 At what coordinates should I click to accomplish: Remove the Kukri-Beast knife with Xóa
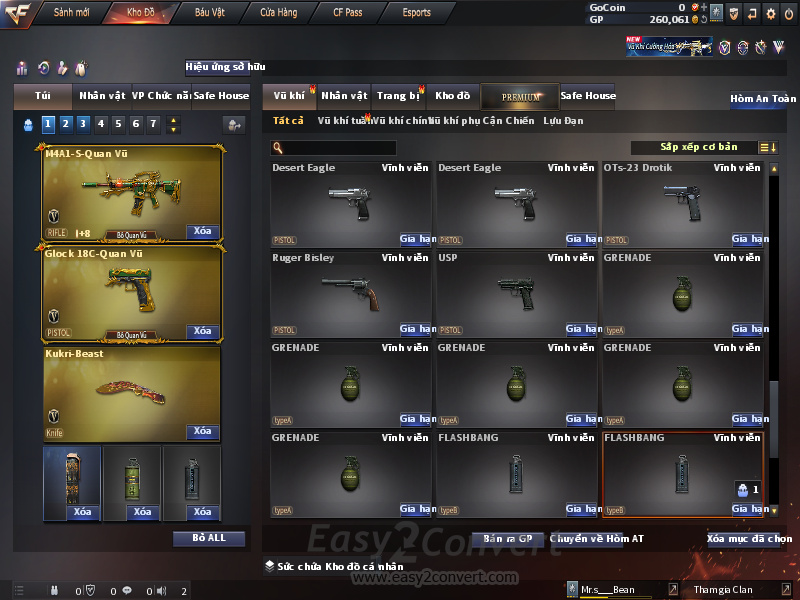tap(202, 431)
